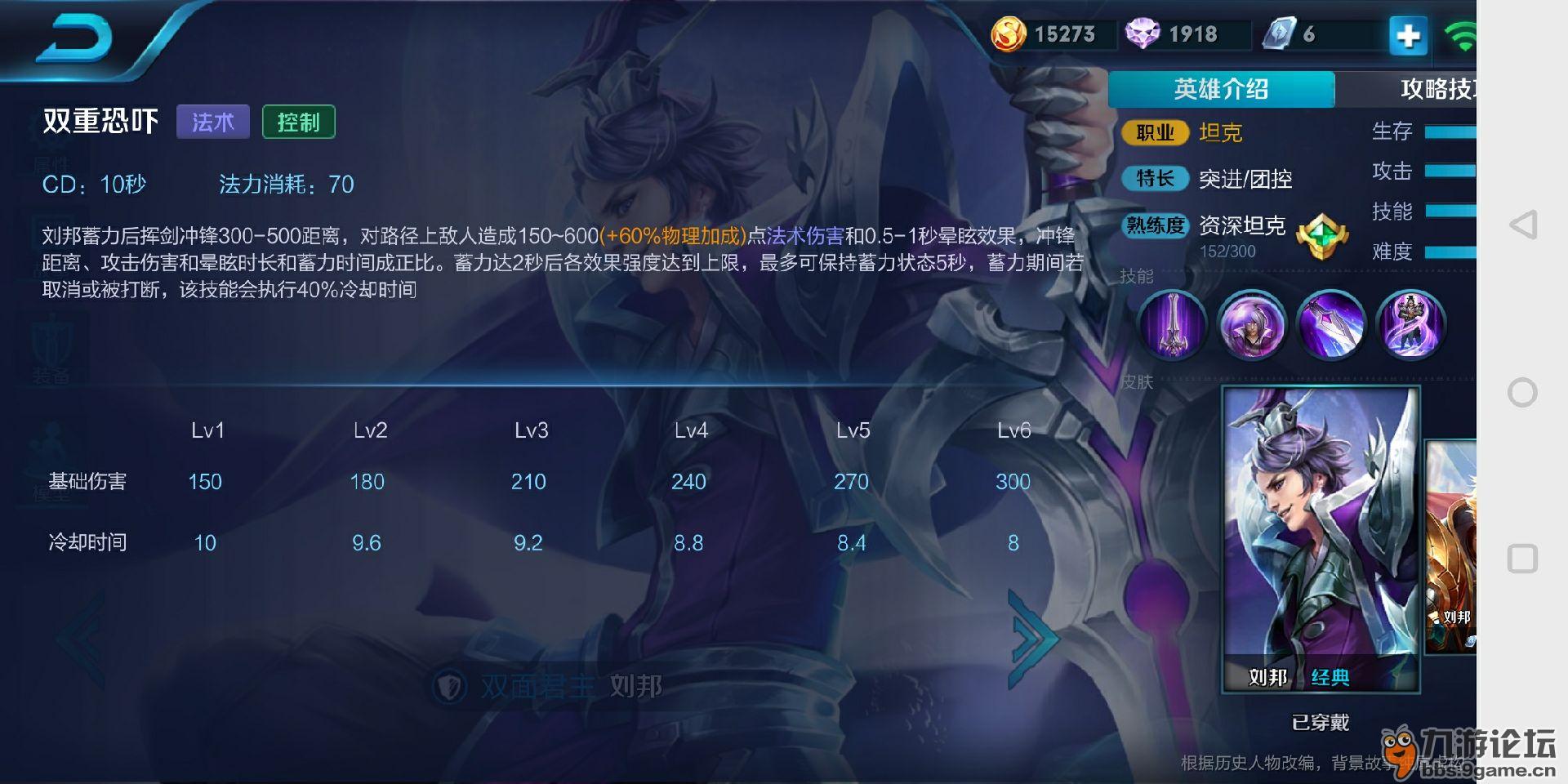
Task: Add more currency with the plus button
Action: pyautogui.click(x=1408, y=36)
